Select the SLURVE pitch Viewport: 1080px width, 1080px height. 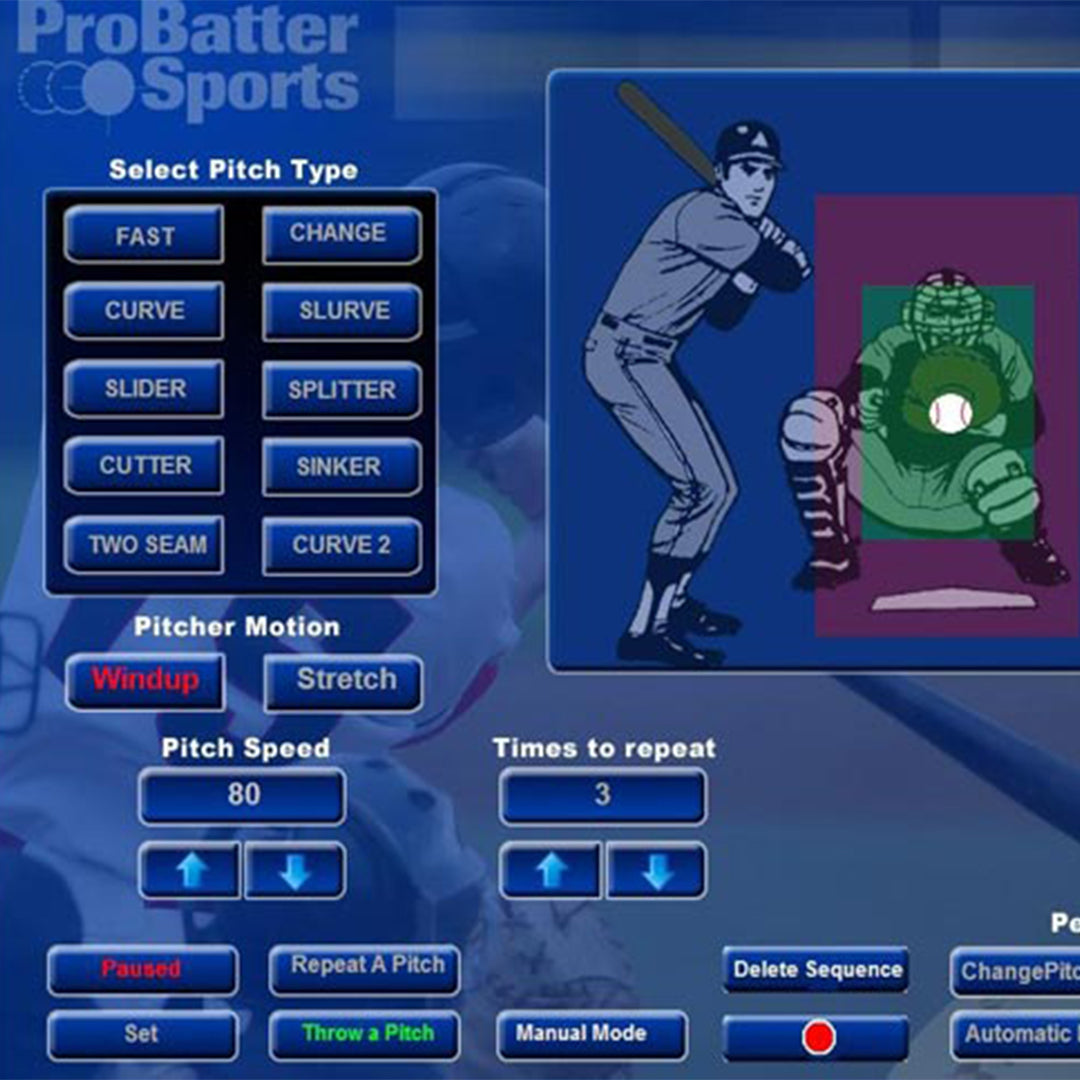[341, 311]
